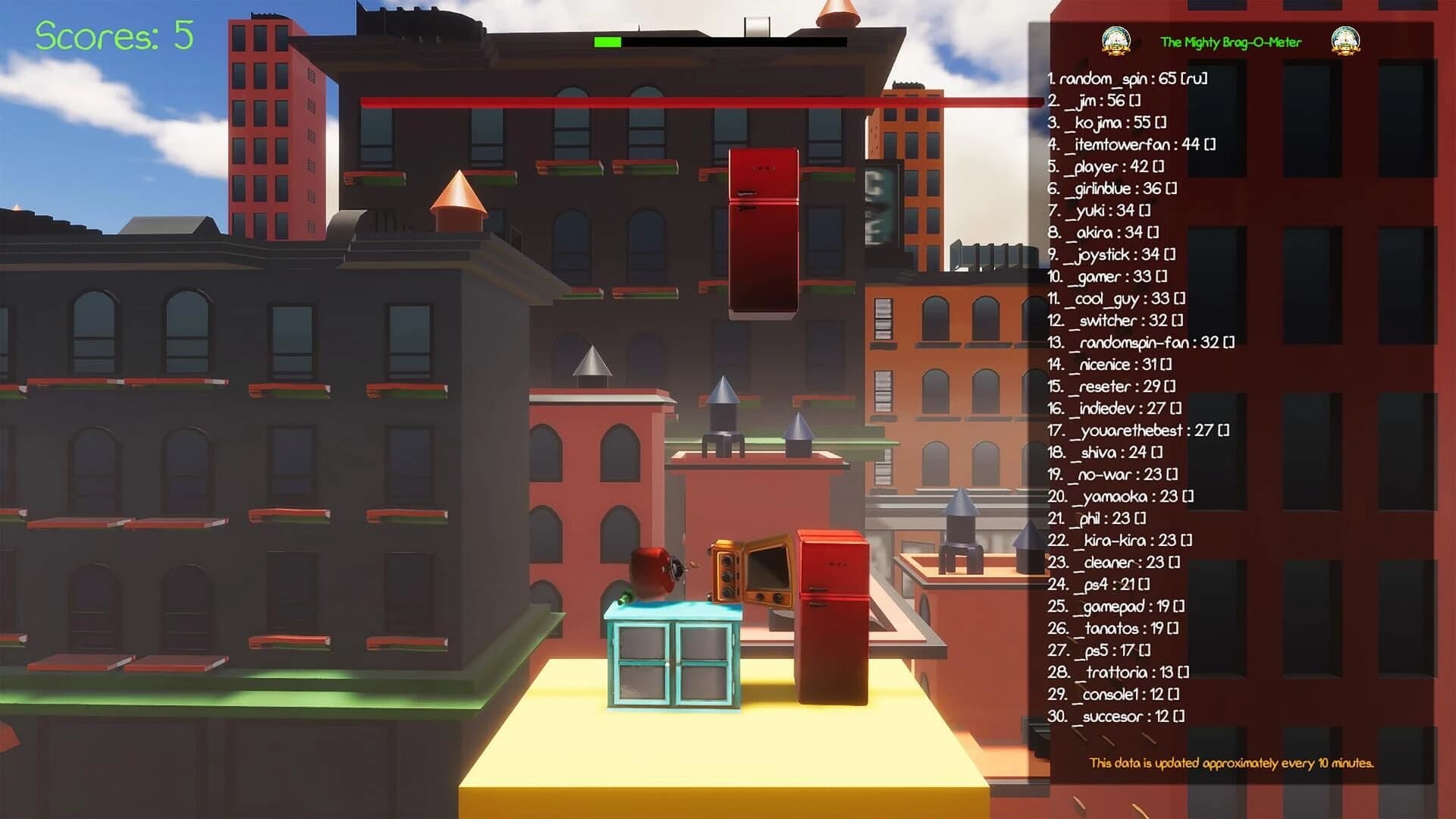This screenshot has height=819, width=1456.
Task: Click the 'Scores: 5' counter
Action: 112,34
